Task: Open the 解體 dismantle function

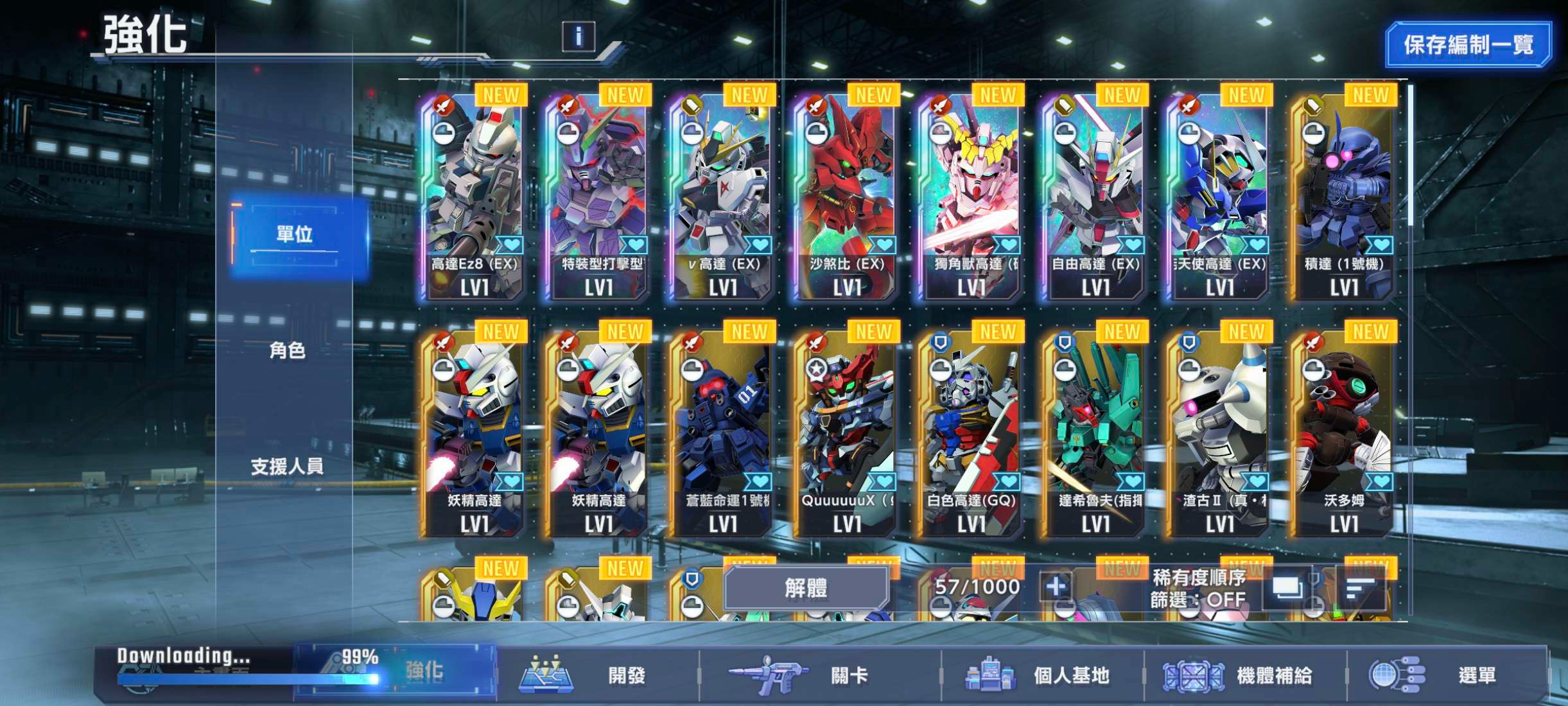Action: [806, 587]
